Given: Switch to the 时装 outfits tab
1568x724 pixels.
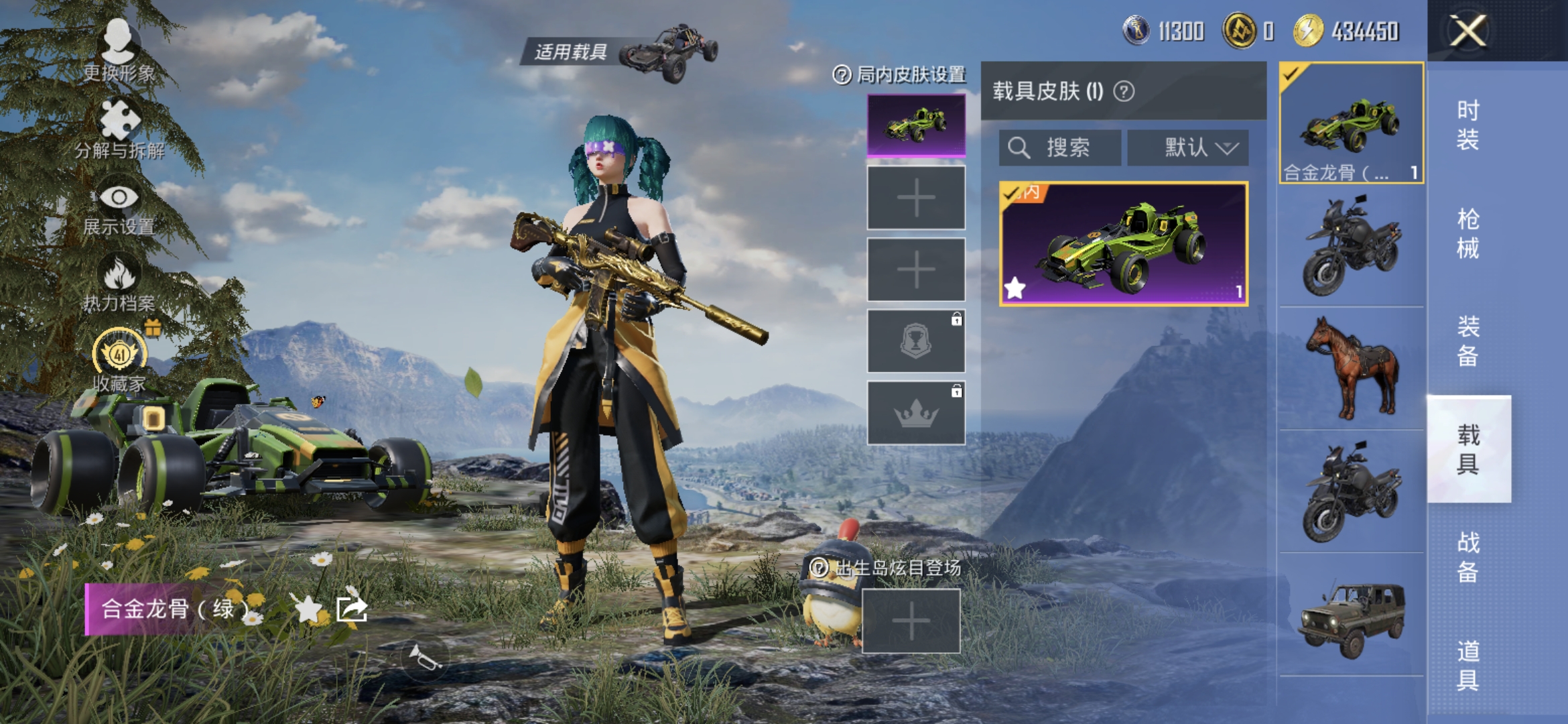Looking at the screenshot, I should click(x=1467, y=125).
